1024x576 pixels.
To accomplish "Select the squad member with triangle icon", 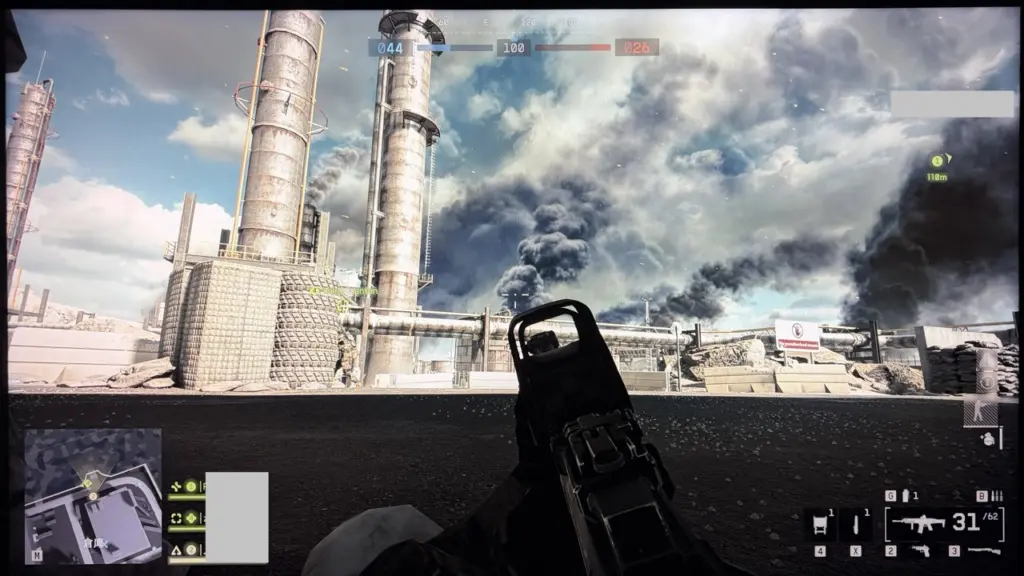I will [176, 549].
